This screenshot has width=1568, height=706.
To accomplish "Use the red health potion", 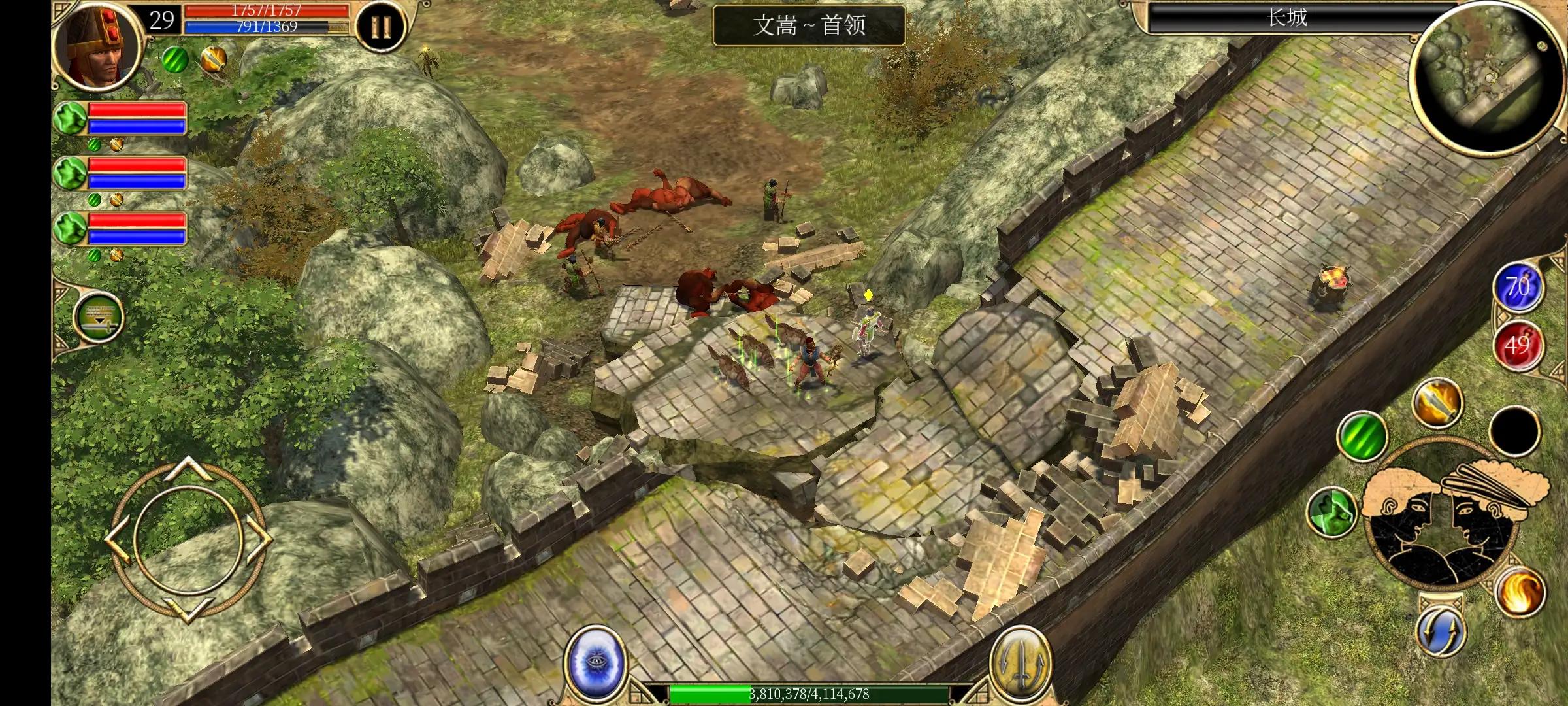I will click(x=1517, y=345).
